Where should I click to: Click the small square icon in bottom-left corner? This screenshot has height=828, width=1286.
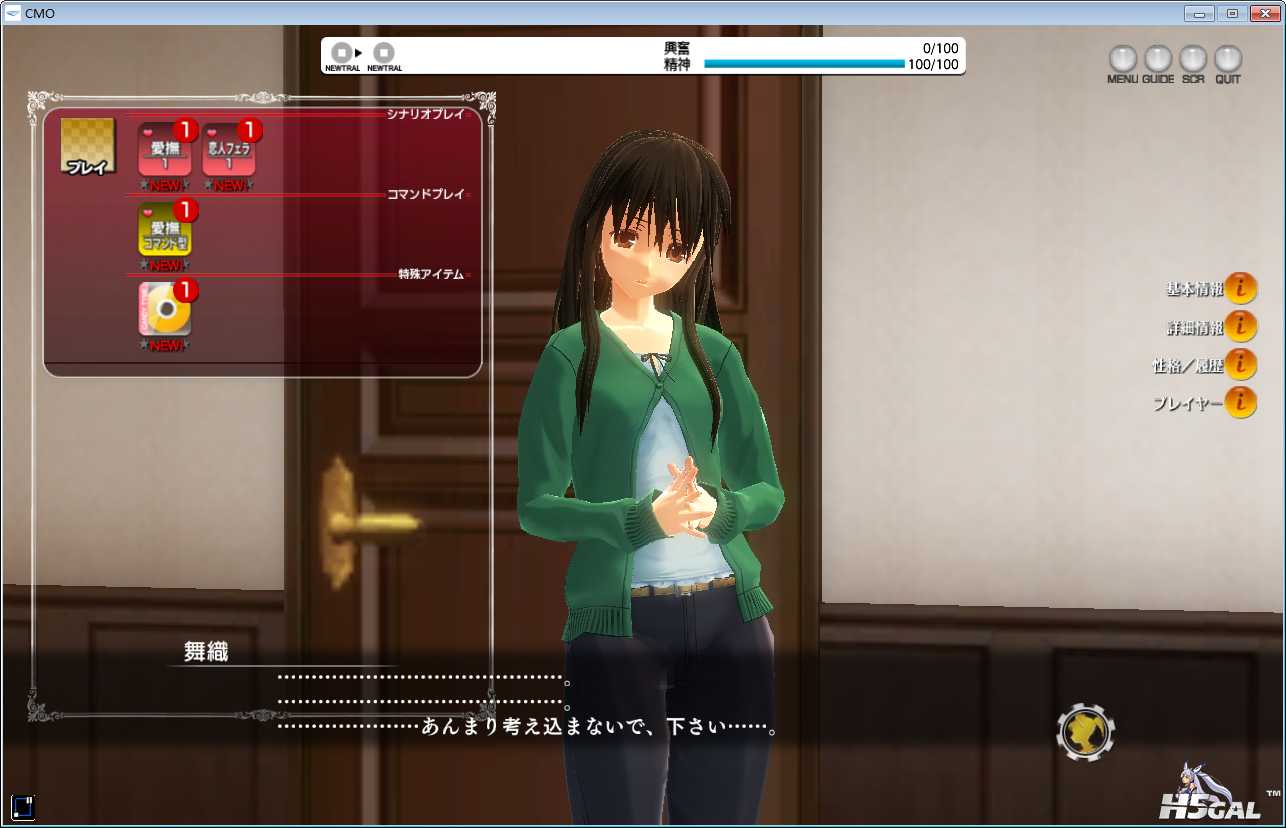tap(23, 806)
